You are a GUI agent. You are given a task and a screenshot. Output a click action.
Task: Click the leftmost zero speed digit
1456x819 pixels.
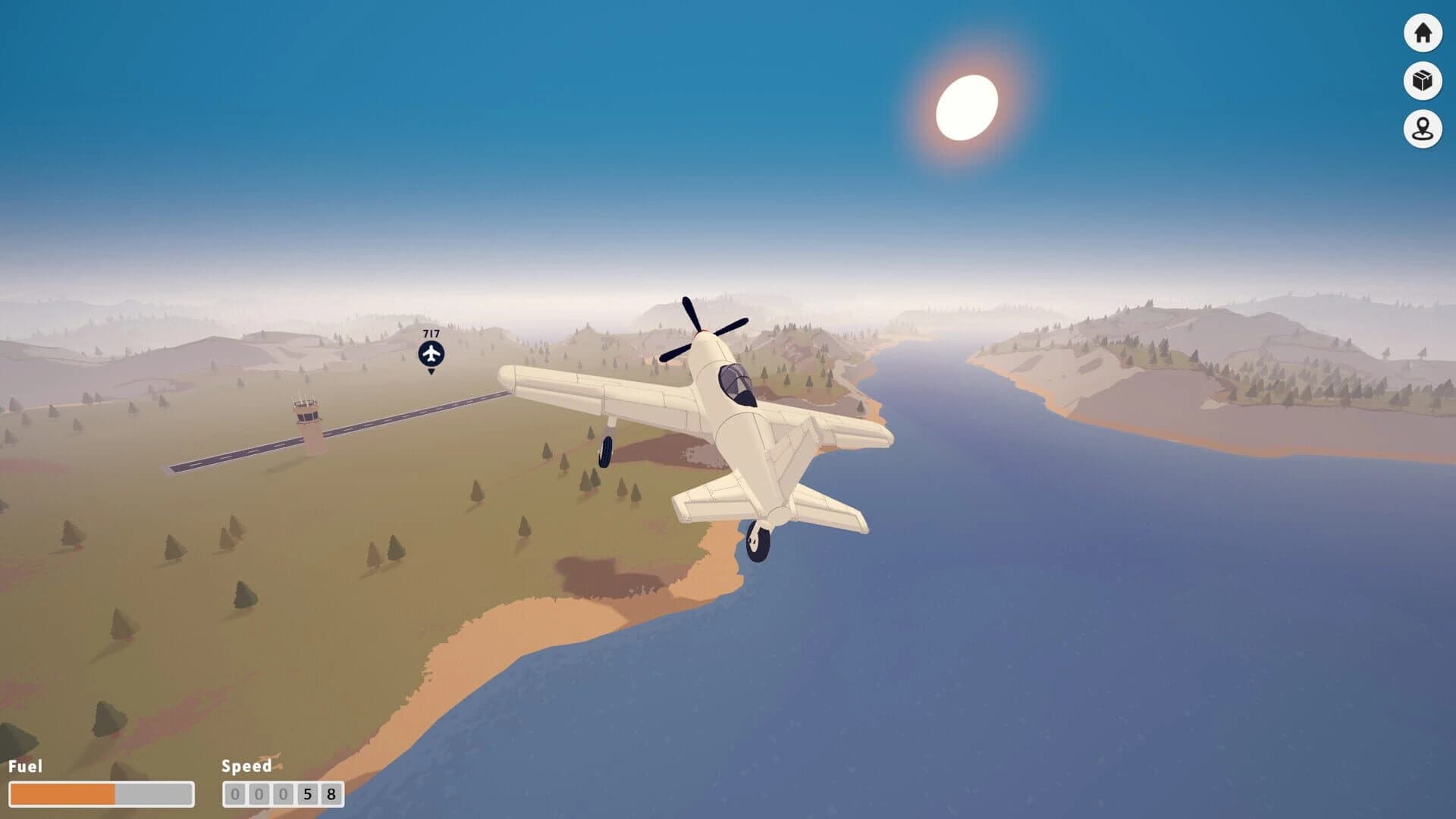coord(237,793)
